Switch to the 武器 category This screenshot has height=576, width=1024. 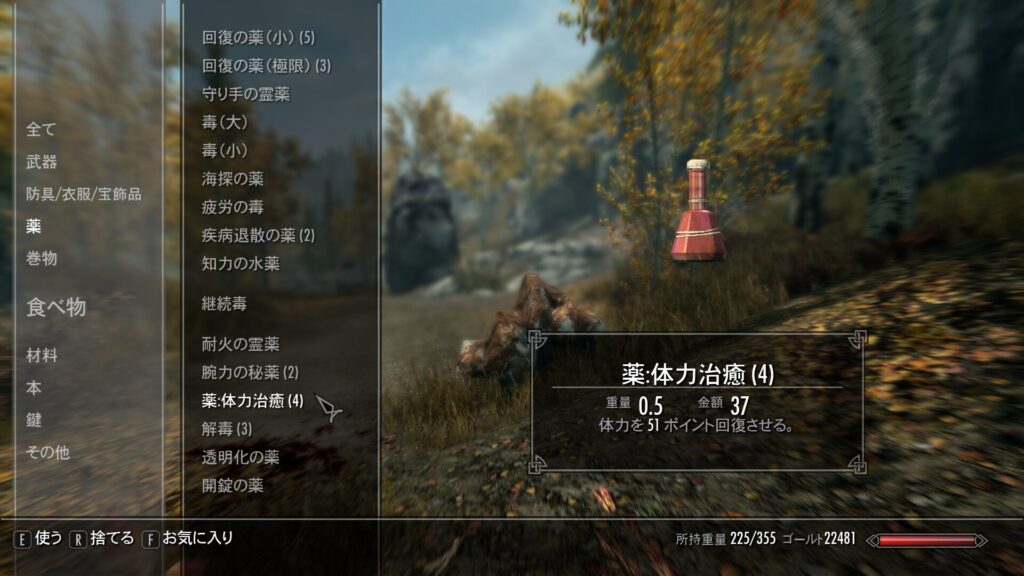(41, 162)
